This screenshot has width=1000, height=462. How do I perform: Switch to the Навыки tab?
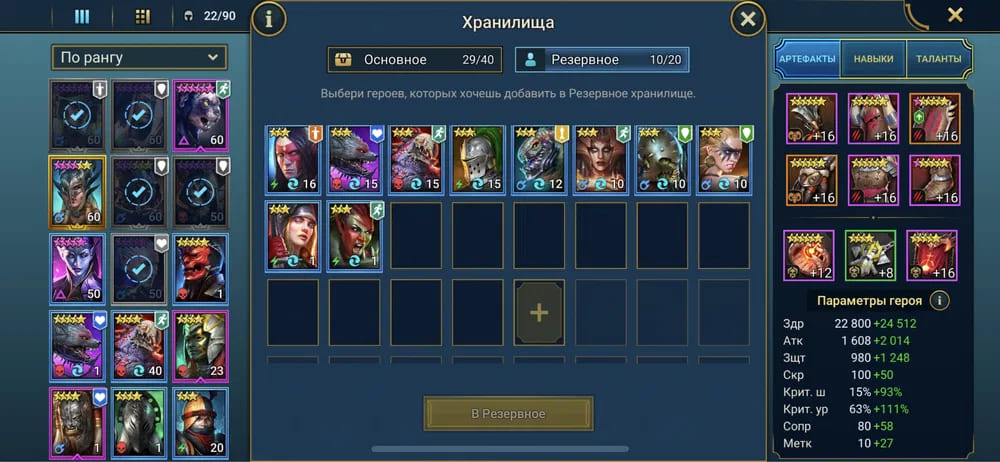(x=873, y=59)
